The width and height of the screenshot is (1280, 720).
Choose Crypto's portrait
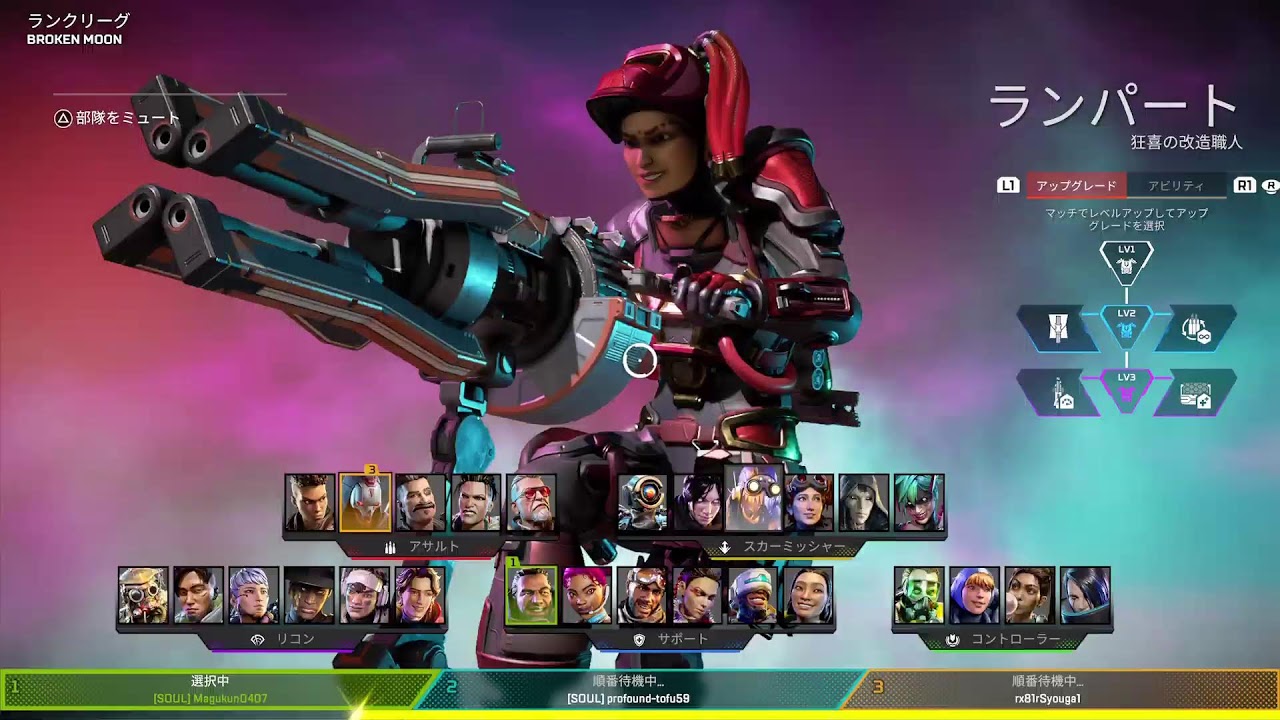click(198, 596)
